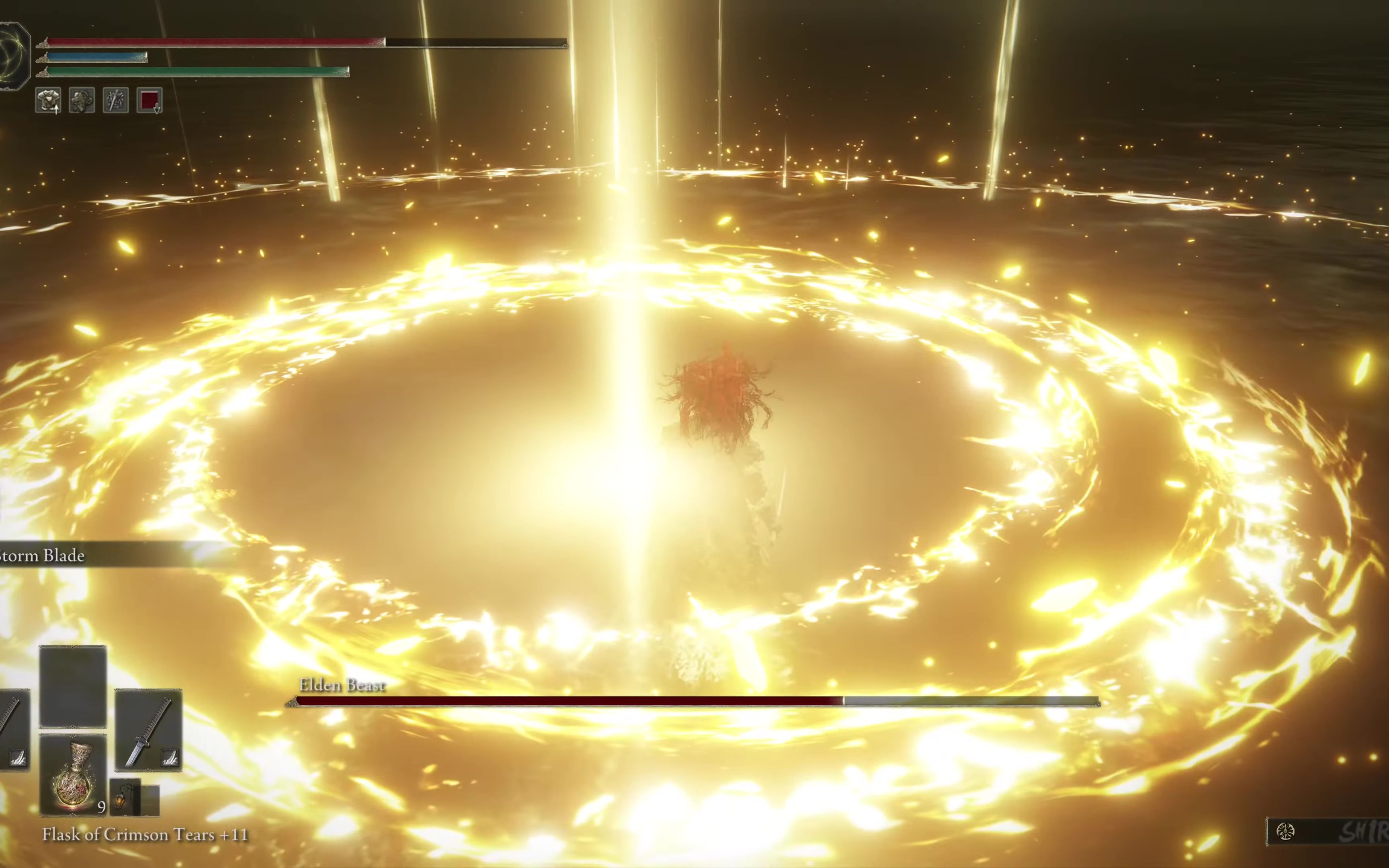Select the right-hand katana weapon slot
The width and height of the screenshot is (1389, 868).
148,730
